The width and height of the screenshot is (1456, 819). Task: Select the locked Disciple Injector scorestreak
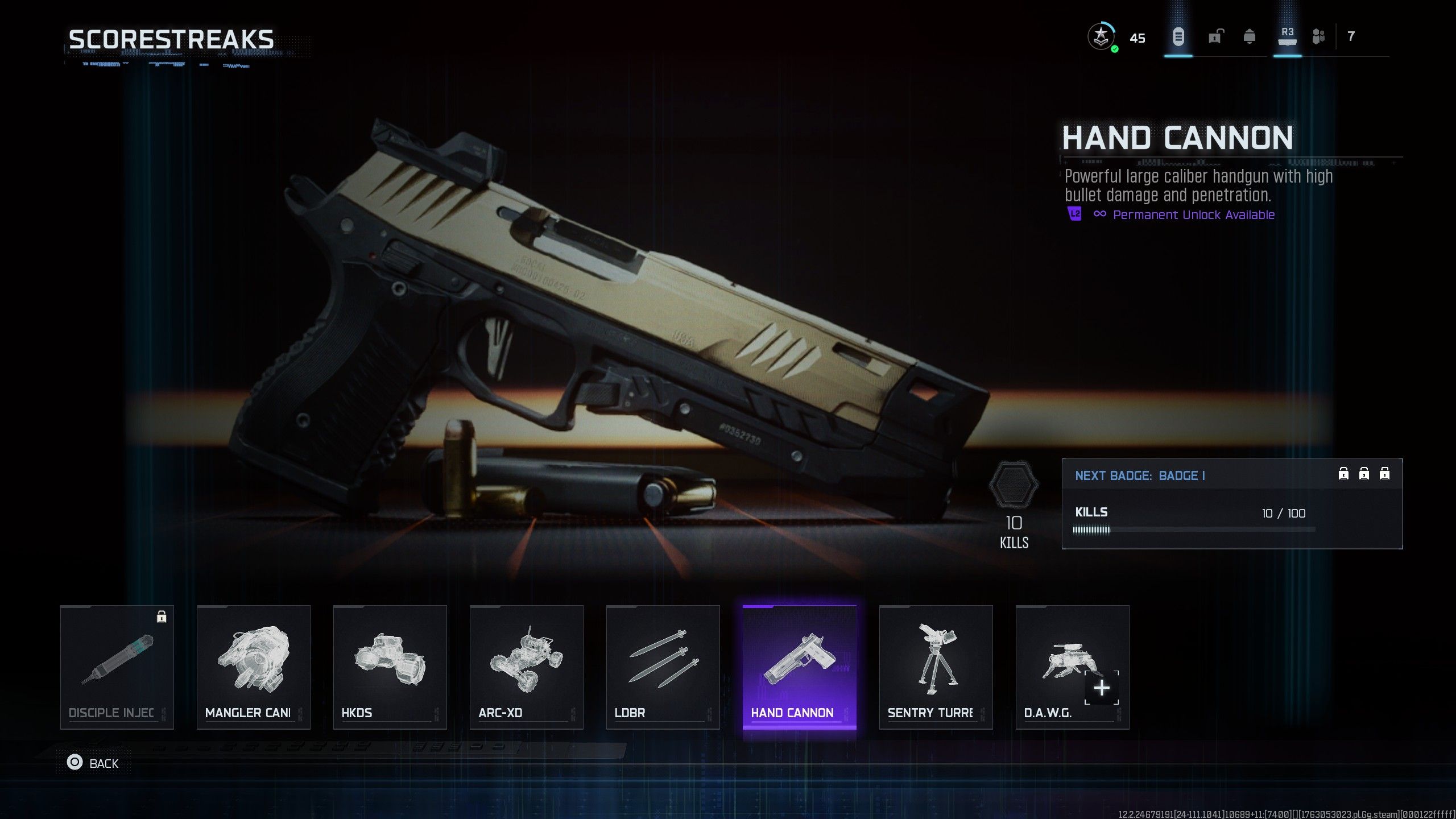click(x=117, y=667)
